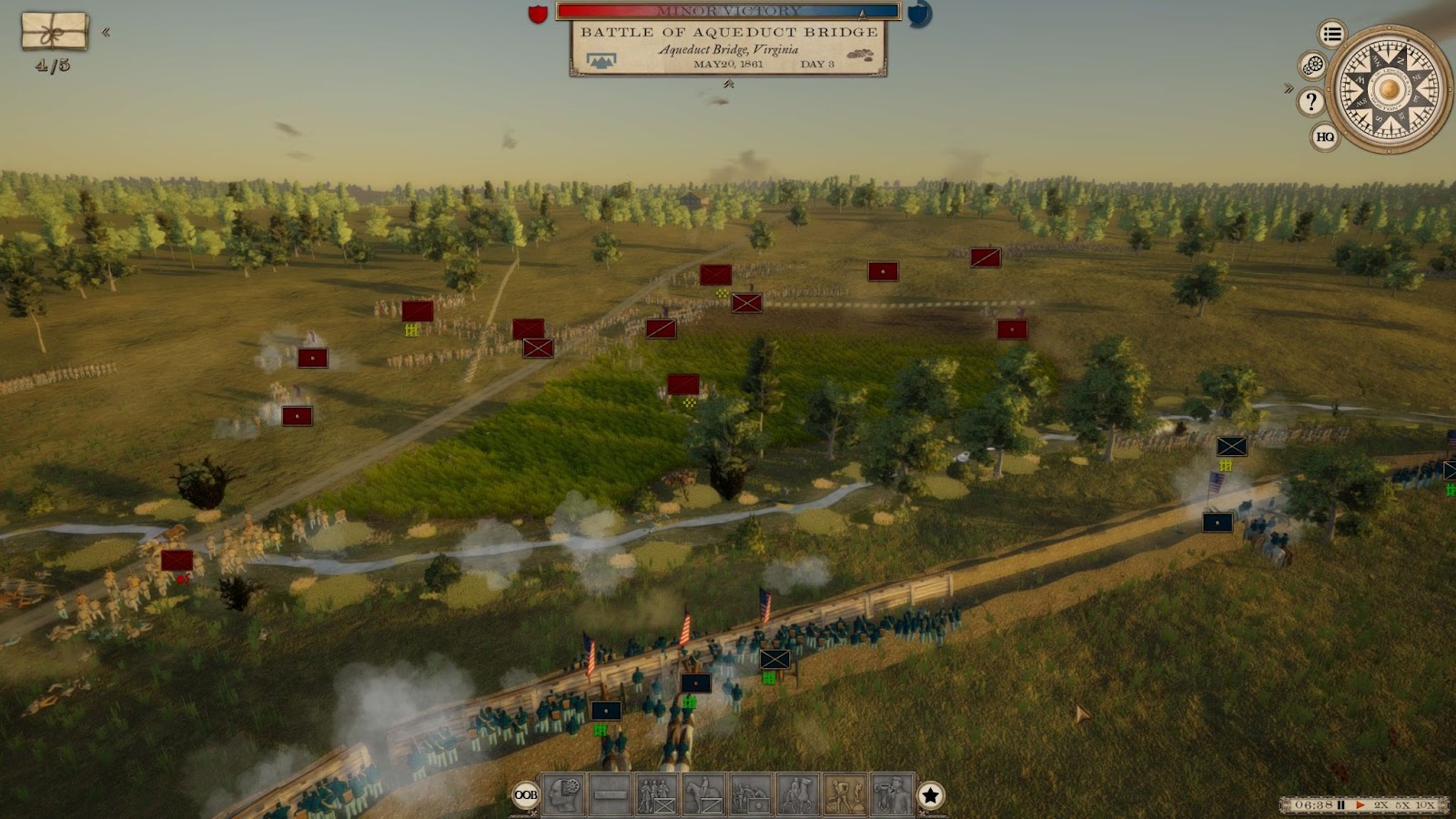Screen dimensions: 1456x819
Task: Set game speed to 2X
Action: pyautogui.click(x=1381, y=805)
